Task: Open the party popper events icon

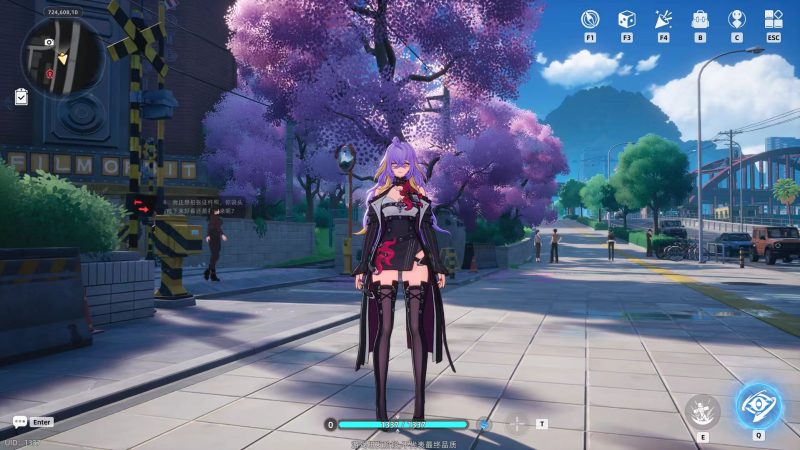Action: tap(663, 19)
